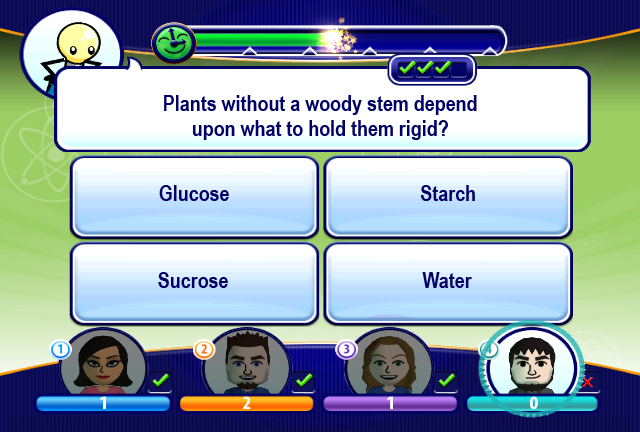Select Starch as the answer
640x432 pixels.
(x=447, y=194)
